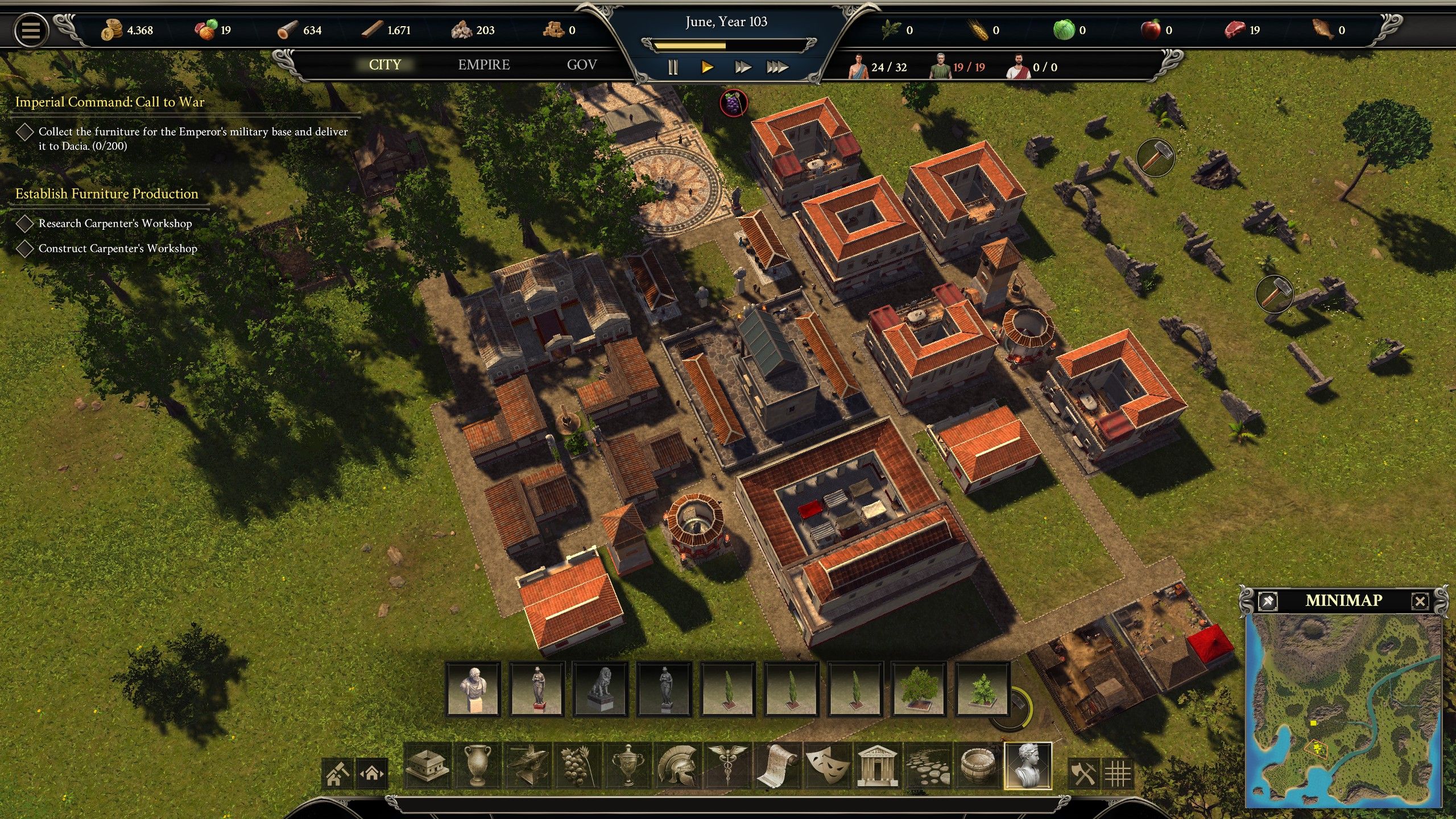This screenshot has height=819, width=1456.
Task: Open the main hamburger menu
Action: pyautogui.click(x=31, y=30)
